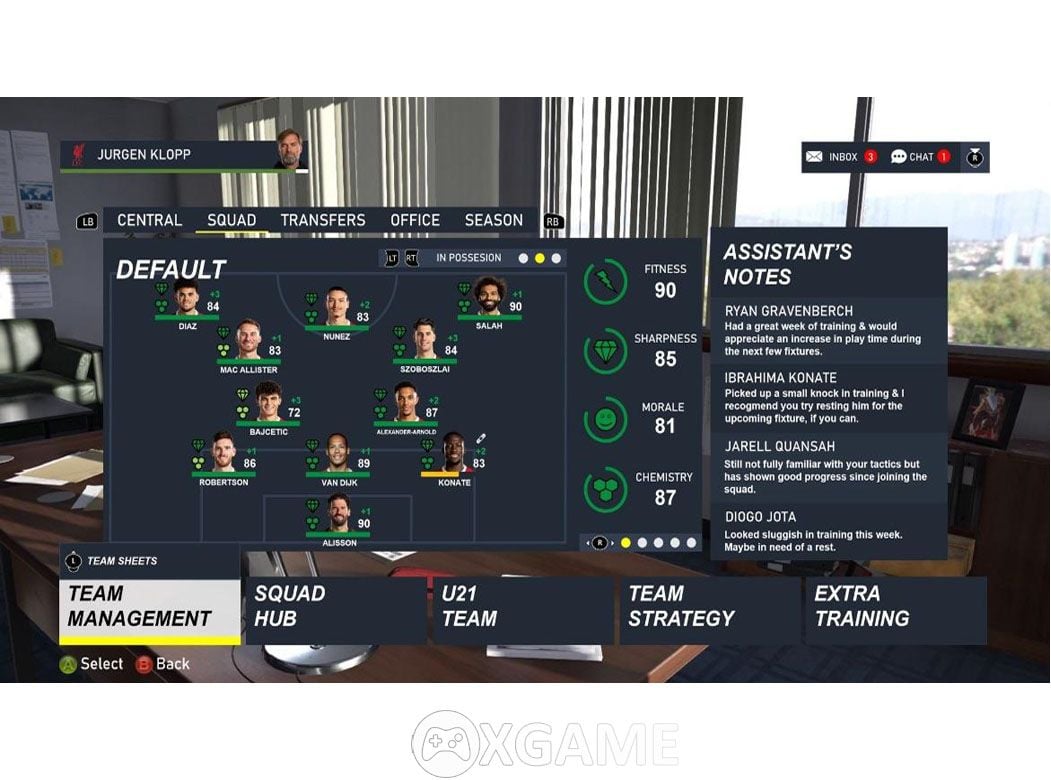Click the Jurgen Klopp manager profile

click(x=184, y=155)
